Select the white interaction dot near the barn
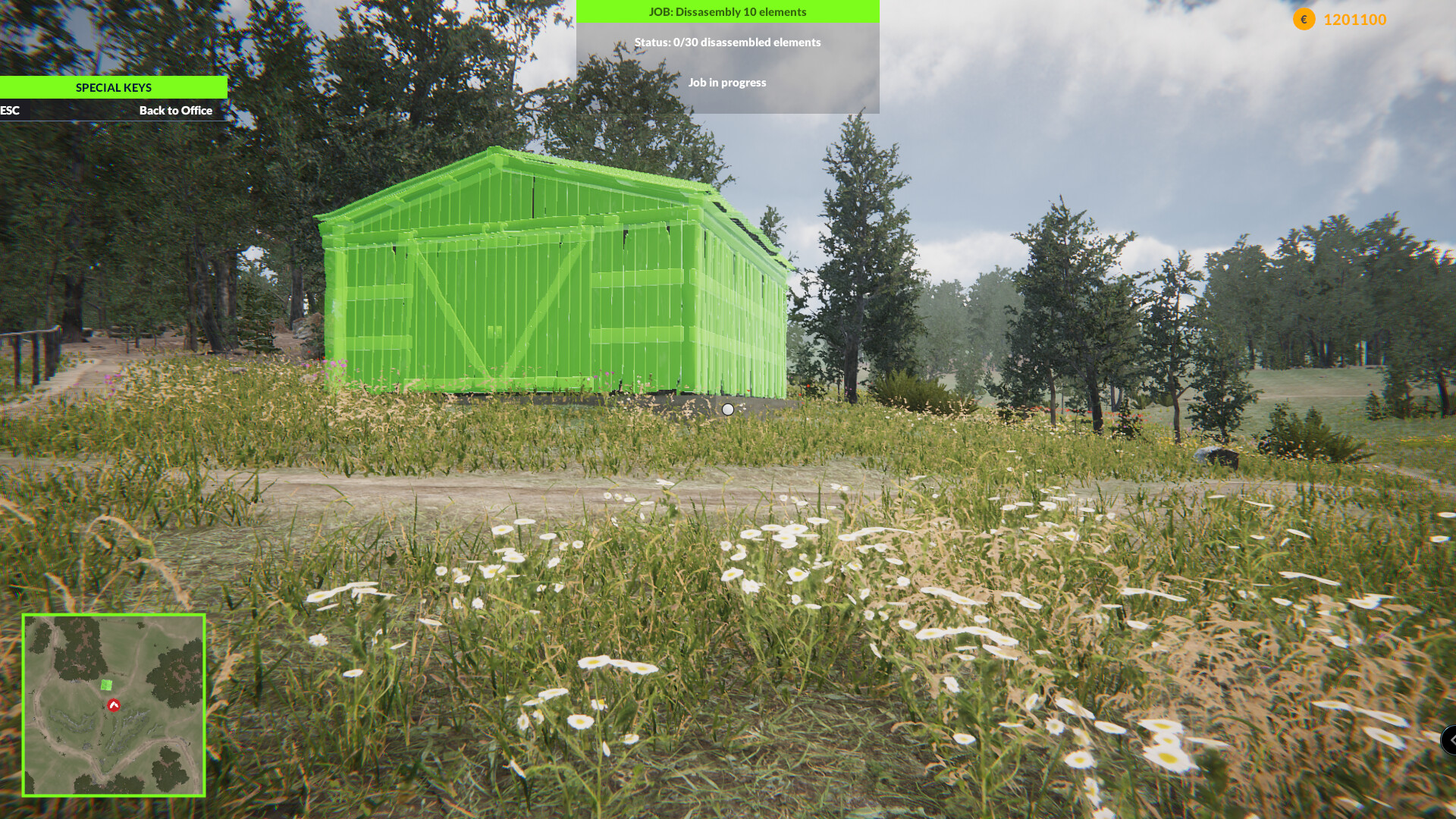 [x=728, y=409]
